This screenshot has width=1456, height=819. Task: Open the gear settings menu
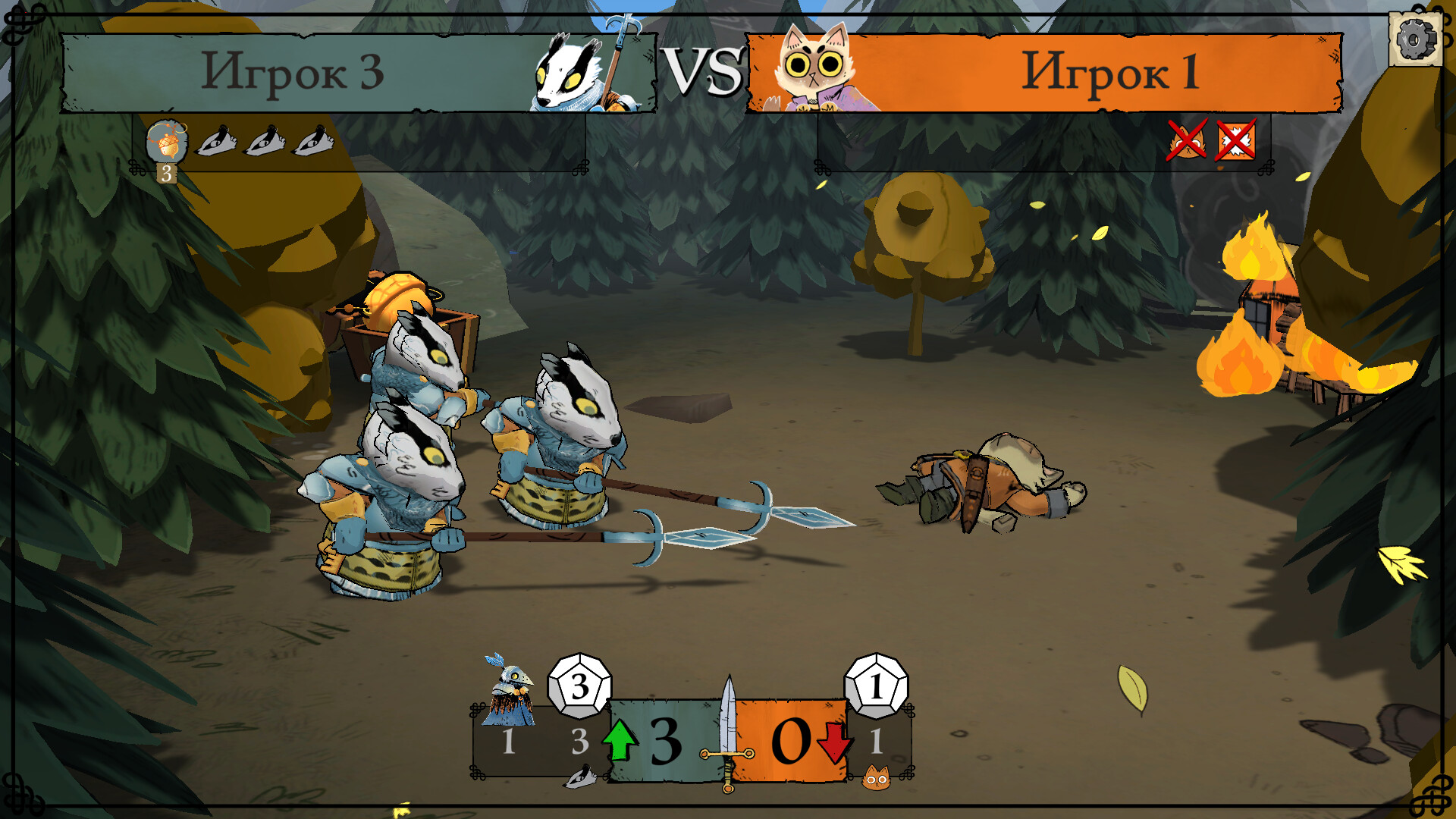tap(1415, 39)
